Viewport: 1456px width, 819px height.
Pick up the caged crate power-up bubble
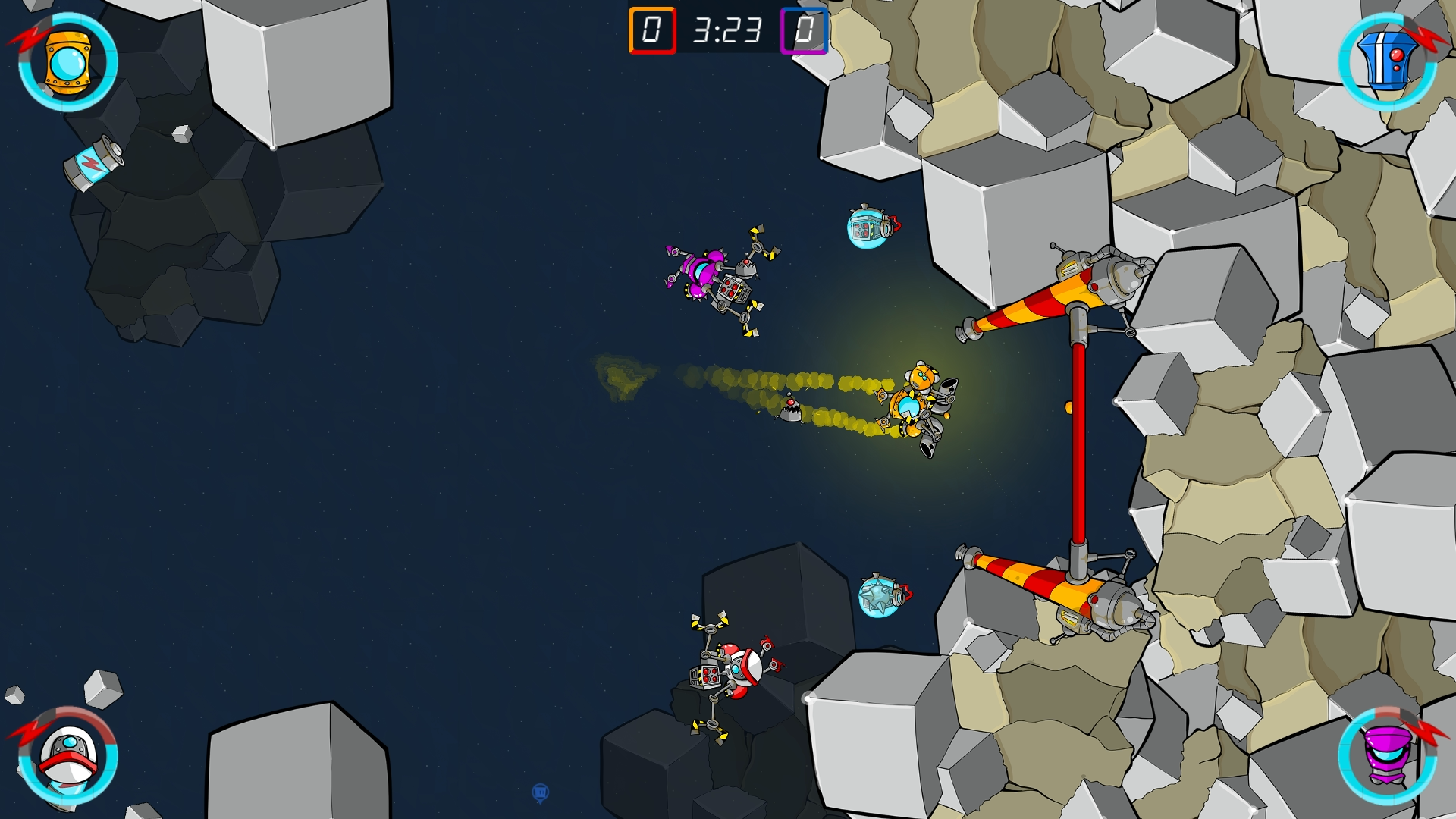pyautogui.click(x=868, y=227)
